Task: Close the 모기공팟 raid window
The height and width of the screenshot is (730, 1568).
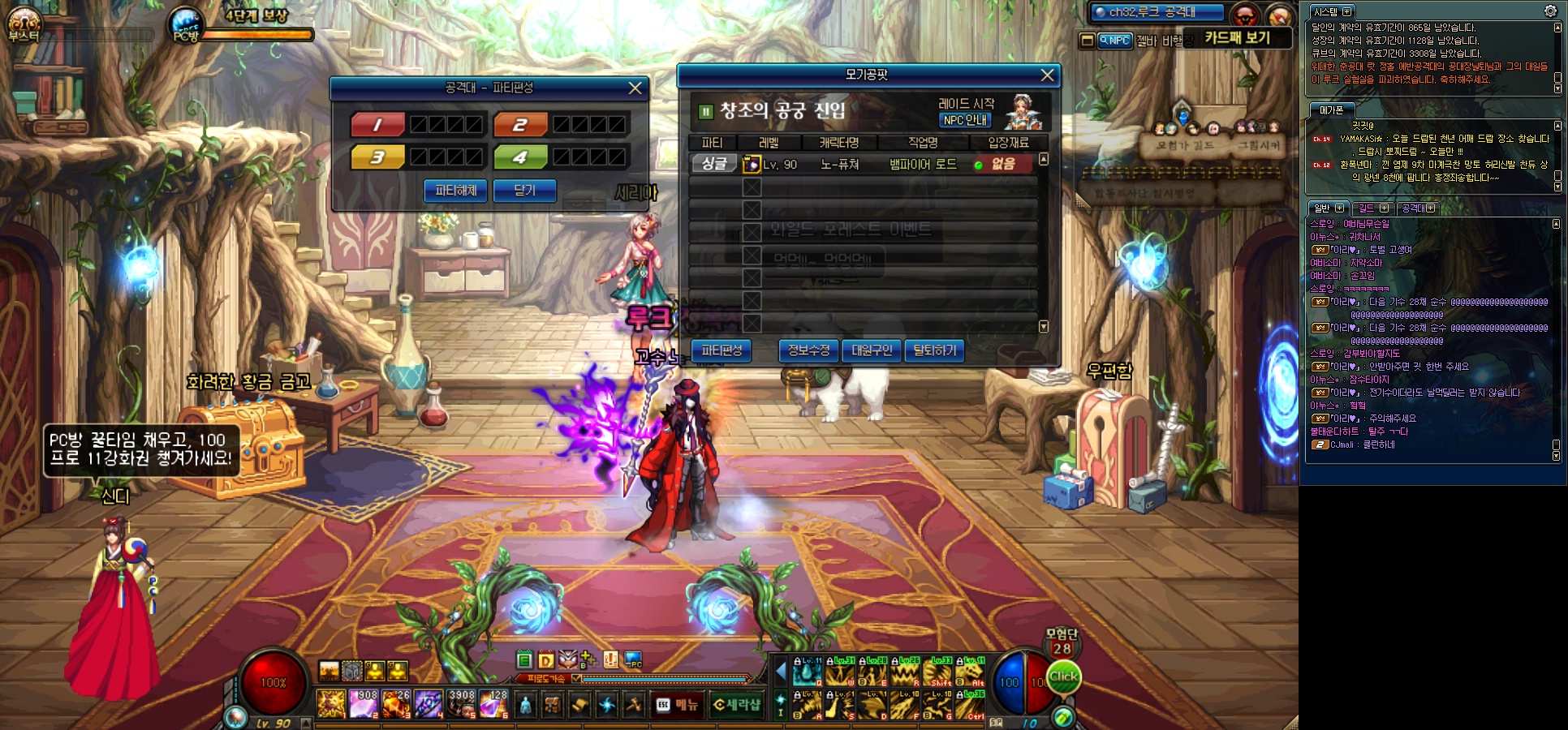Action: coord(1048,75)
